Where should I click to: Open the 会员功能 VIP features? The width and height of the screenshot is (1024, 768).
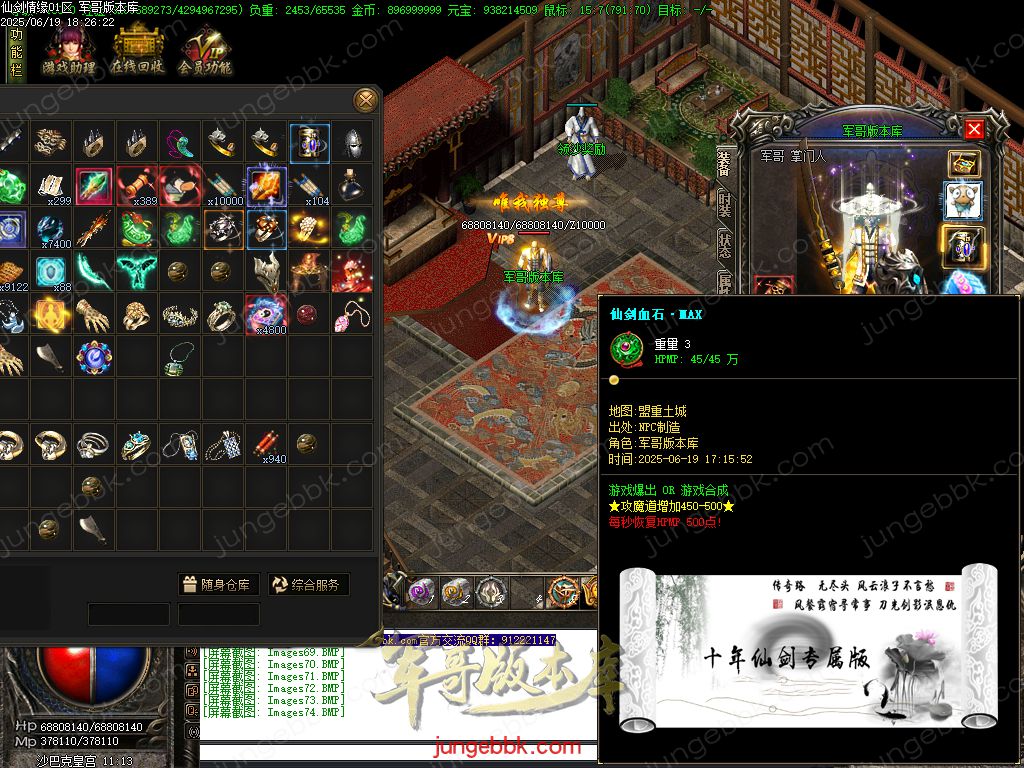point(205,52)
